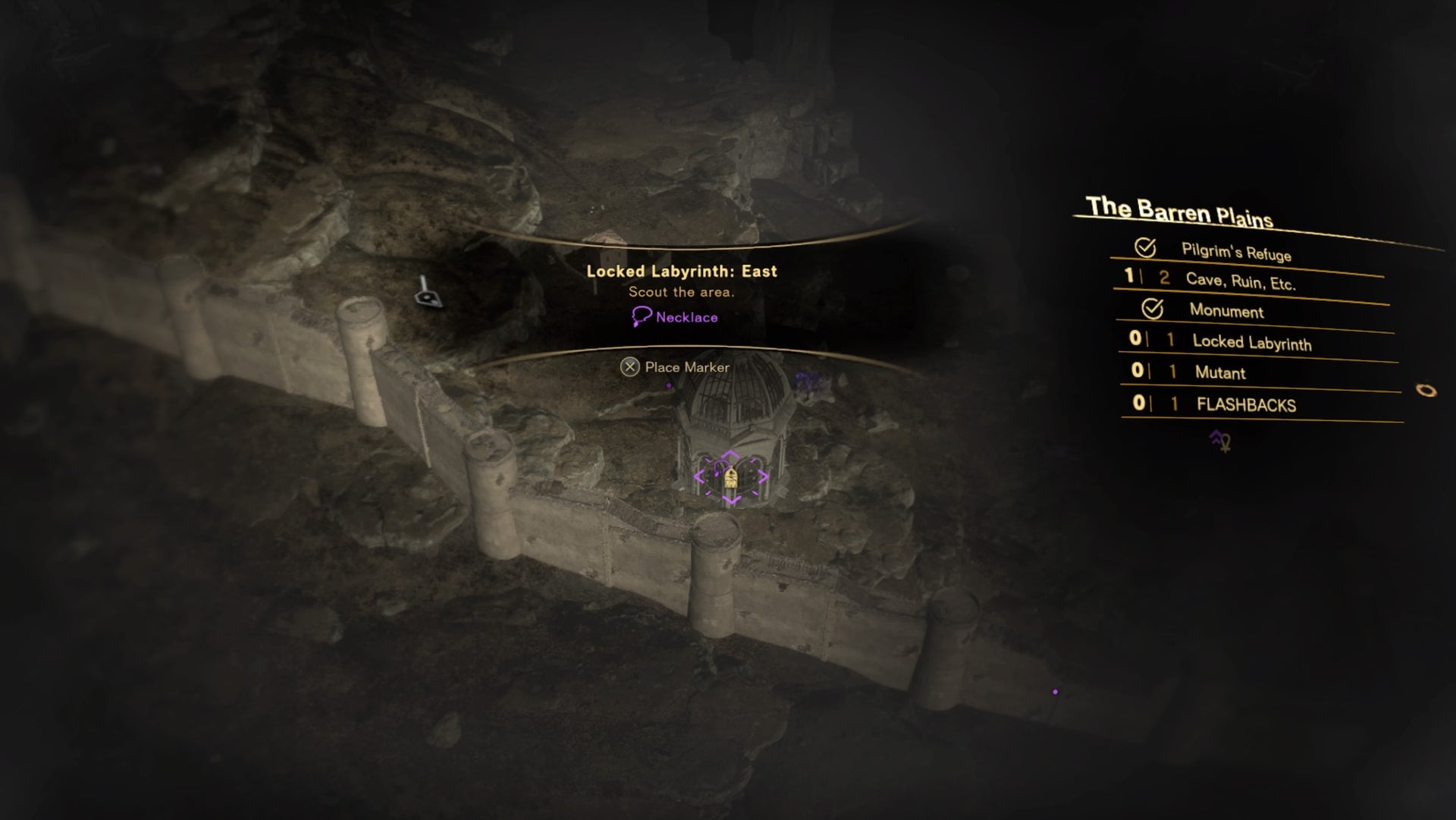Open The Barren Plains region heading
This screenshot has height=820, width=1456.
[1181, 209]
